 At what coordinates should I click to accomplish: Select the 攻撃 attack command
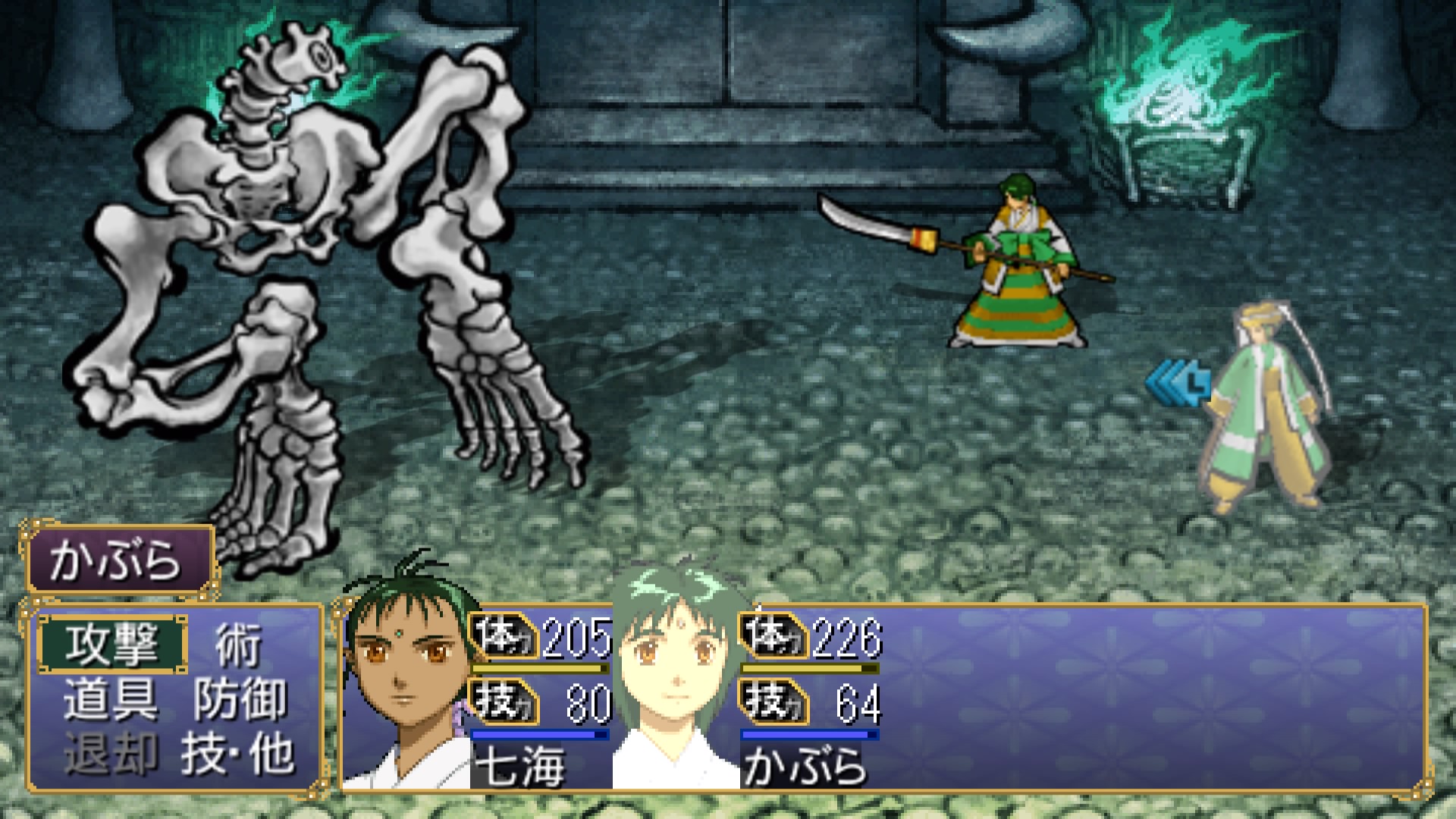pyautogui.click(x=112, y=645)
